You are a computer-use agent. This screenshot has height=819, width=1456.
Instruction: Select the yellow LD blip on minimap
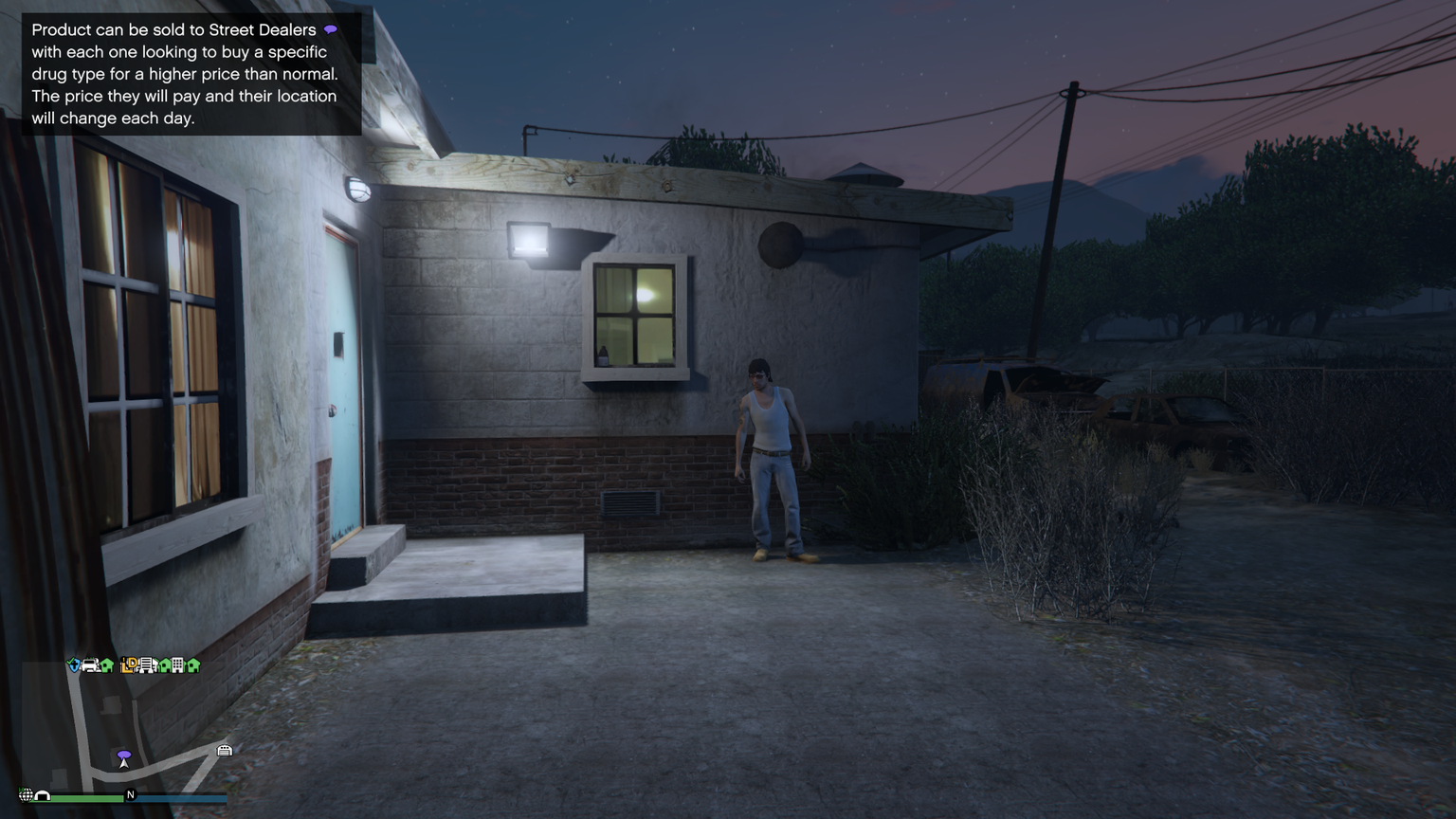coord(130,665)
